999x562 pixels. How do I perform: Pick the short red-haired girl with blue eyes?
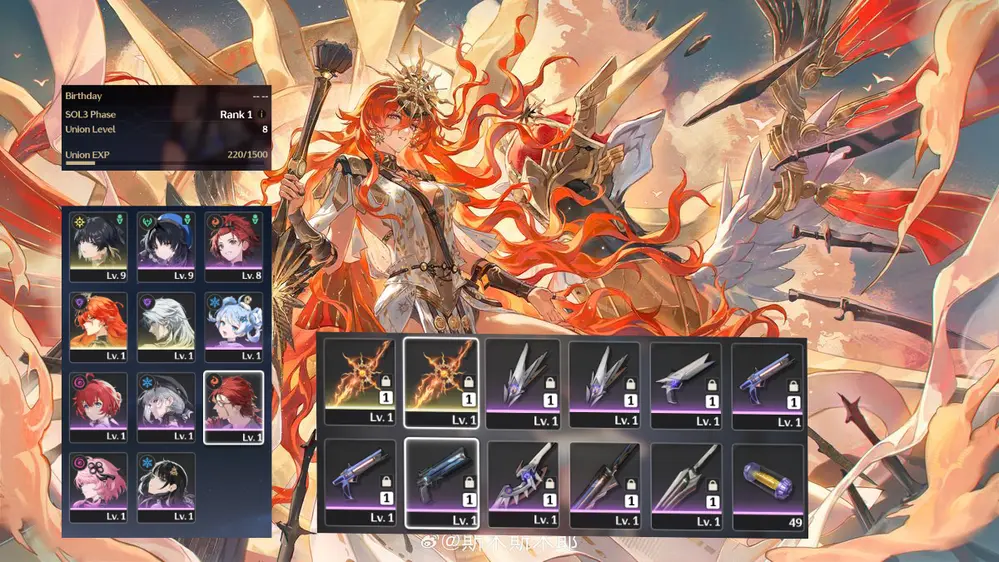[x=99, y=406]
